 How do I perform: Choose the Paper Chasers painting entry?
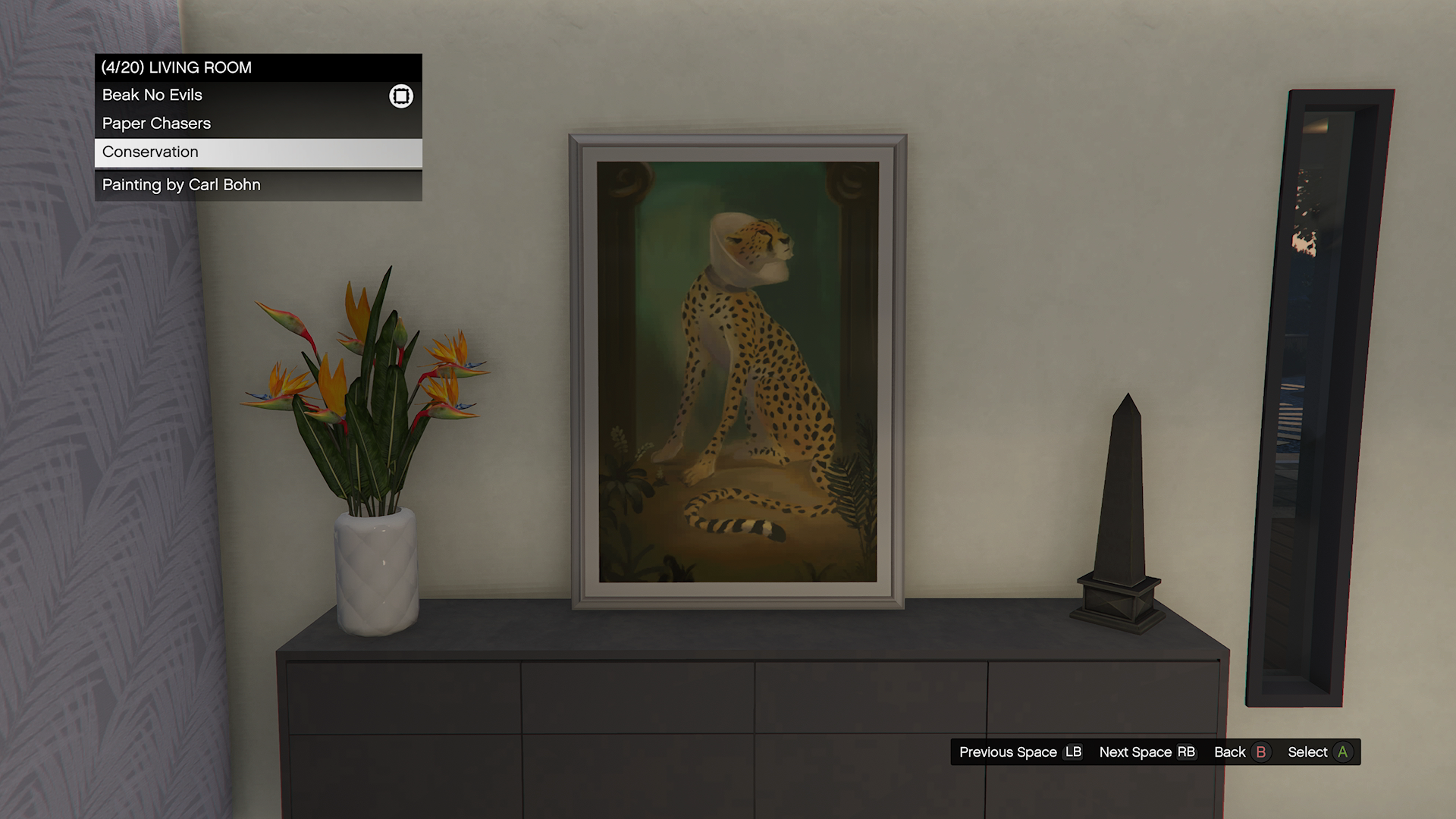pyautogui.click(x=157, y=124)
